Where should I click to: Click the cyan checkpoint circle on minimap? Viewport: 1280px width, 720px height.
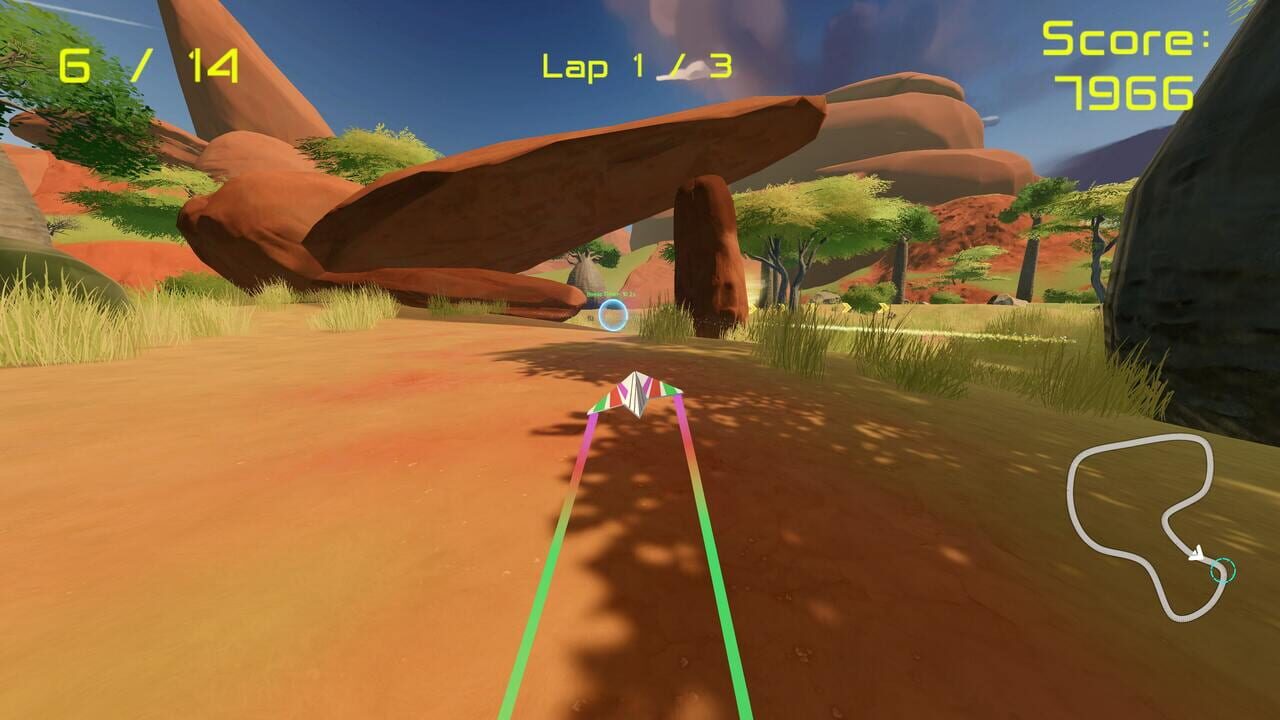1222,571
